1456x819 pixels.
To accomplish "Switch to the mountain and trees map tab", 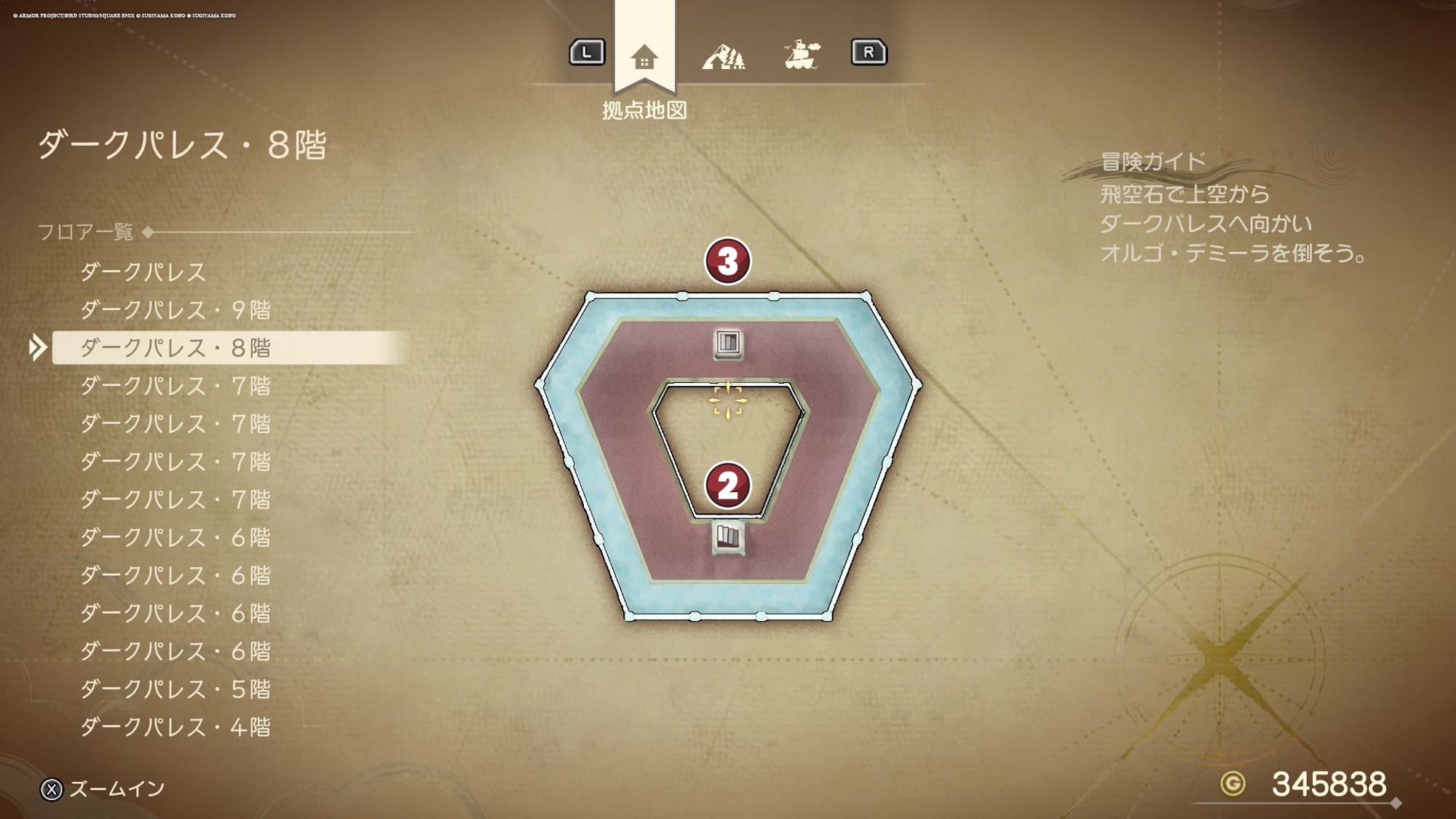I will (723, 55).
